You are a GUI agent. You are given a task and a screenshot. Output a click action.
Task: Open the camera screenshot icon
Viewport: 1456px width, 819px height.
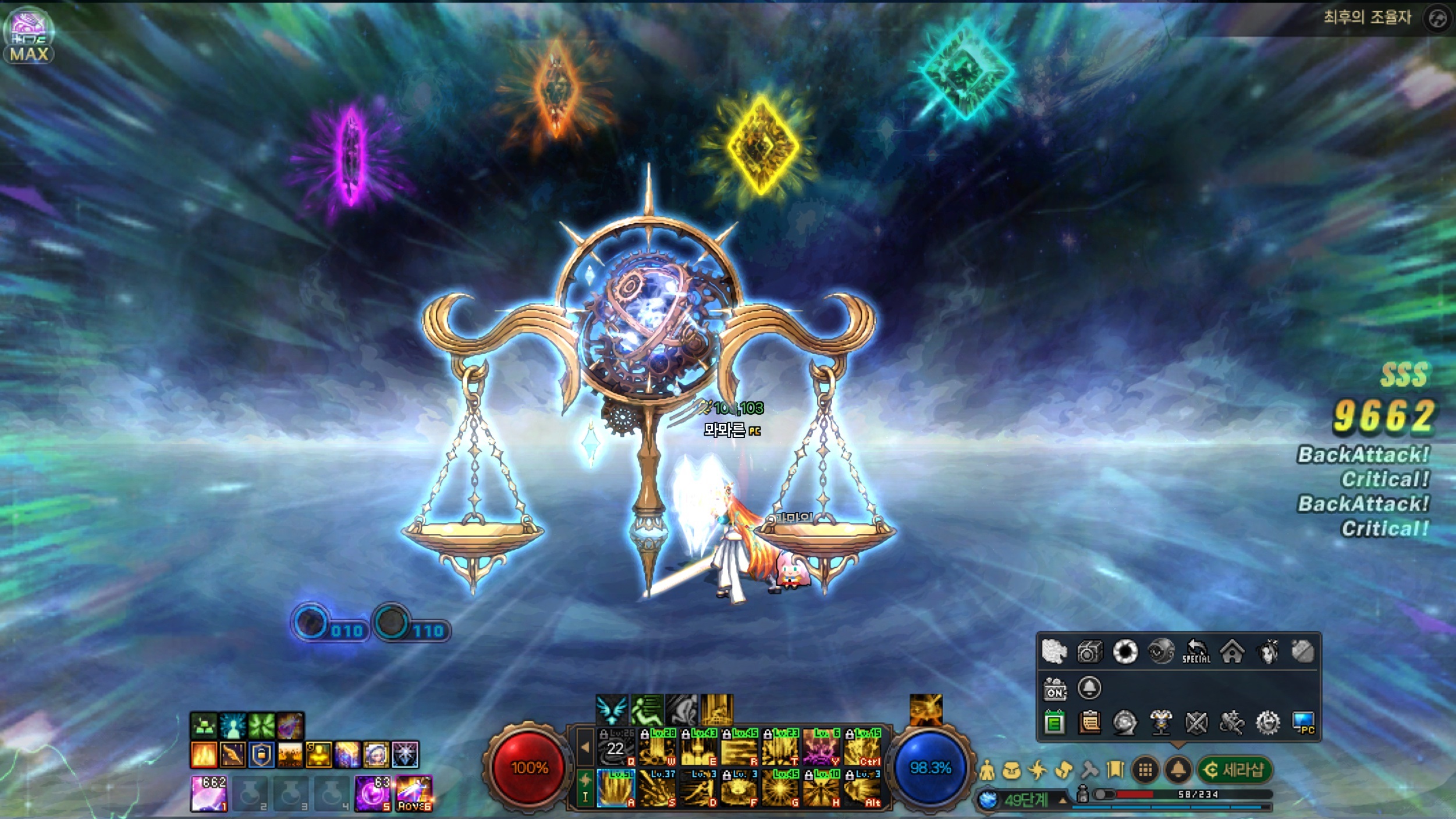point(1089,651)
